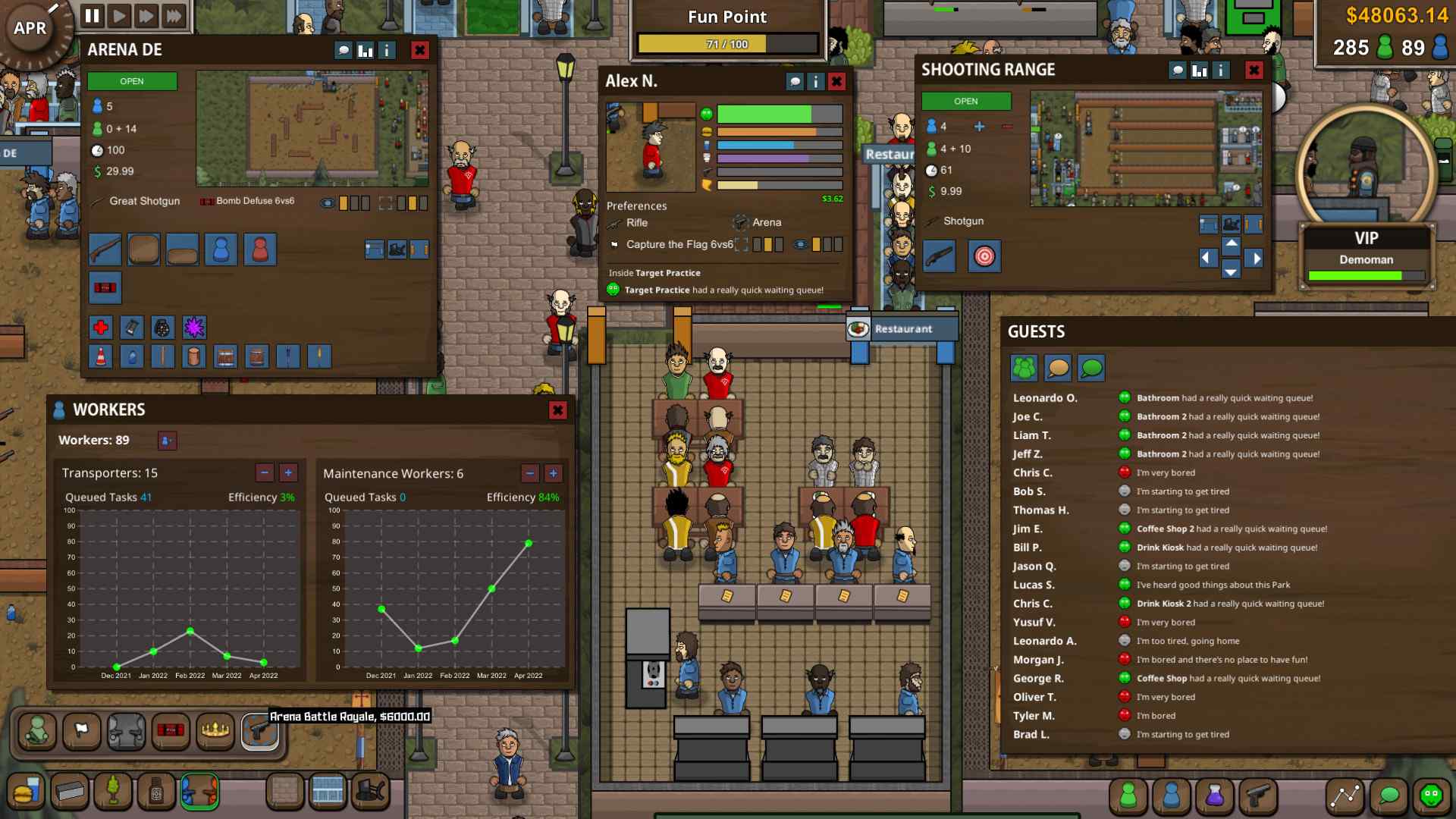Viewport: 1456px width, 819px height.
Task: Toggle the OPEN status of the Shooting Range
Action: point(965,100)
